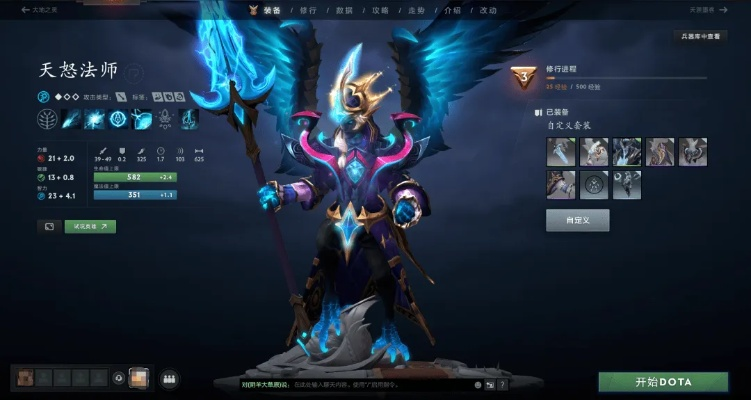Select the Mystic Flare ability icon
751x400 pixels.
(141, 119)
